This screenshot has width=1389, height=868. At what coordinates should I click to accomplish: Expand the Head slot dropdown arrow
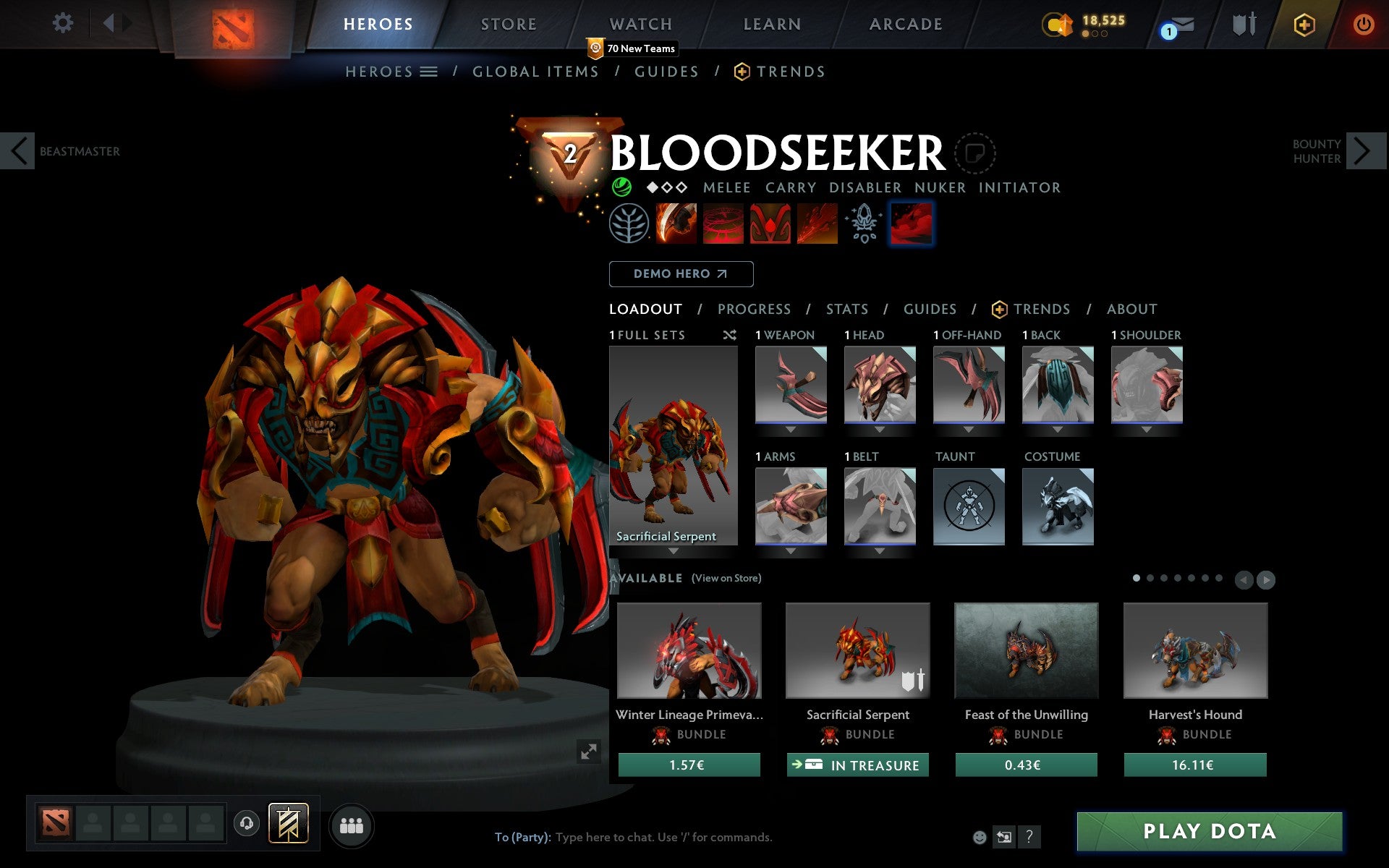(x=880, y=429)
